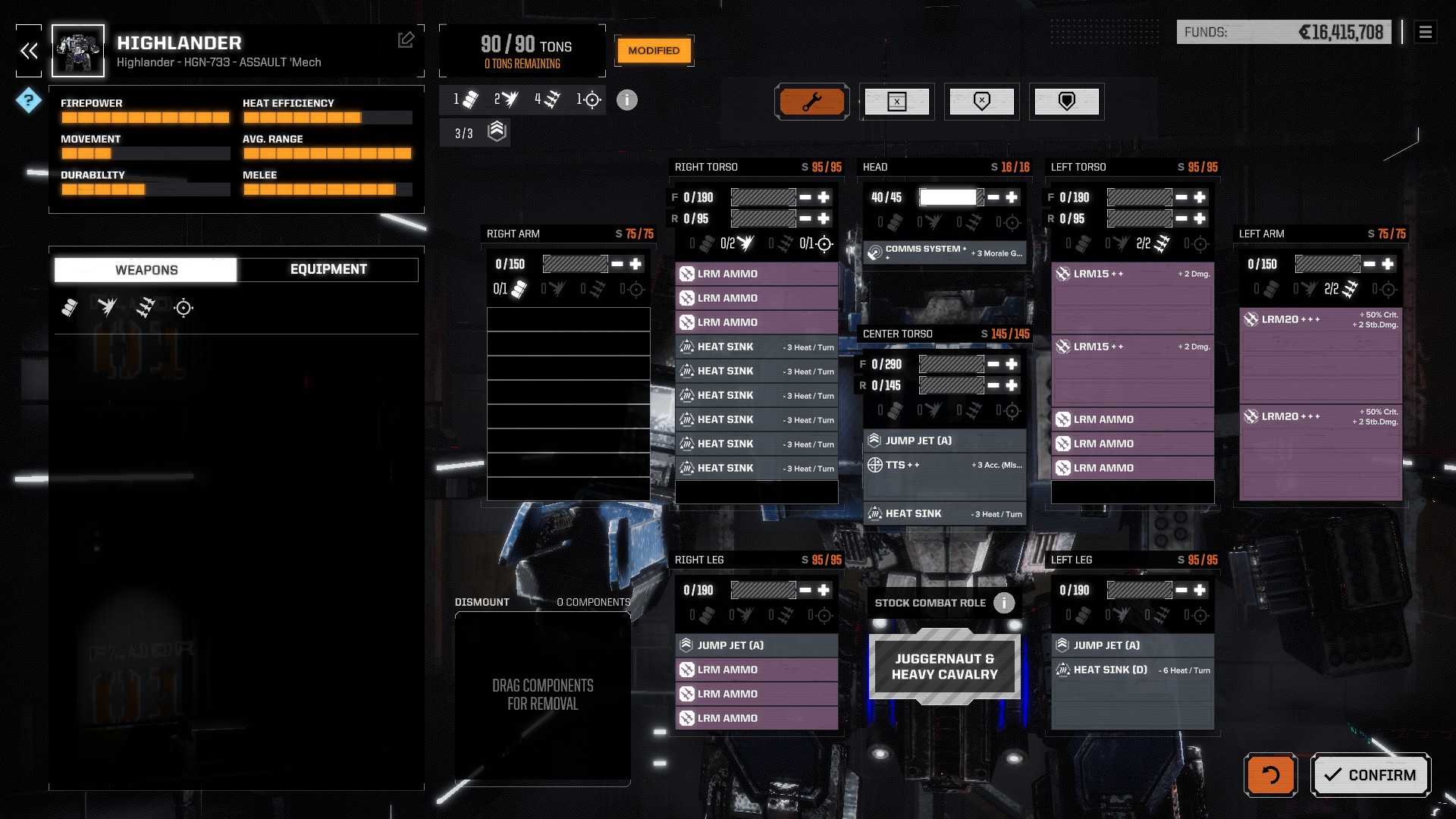
Task: Click the orange undo arrow button
Action: tap(1270, 775)
